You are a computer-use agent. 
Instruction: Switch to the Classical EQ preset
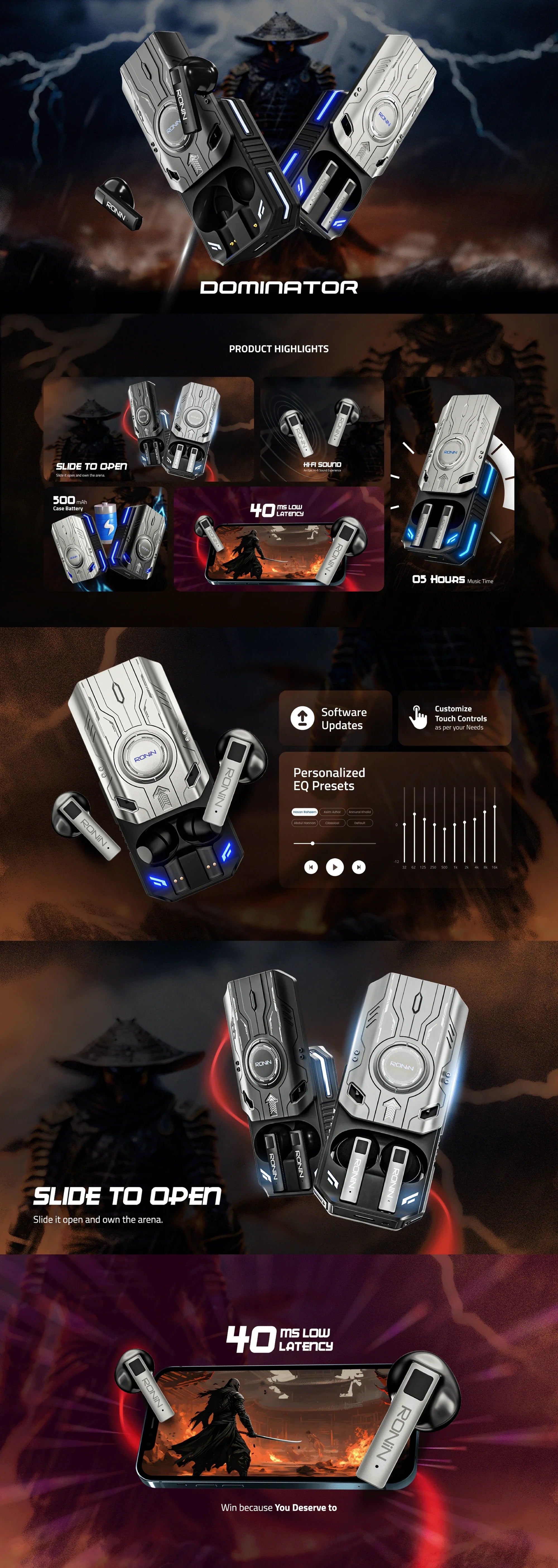click(x=332, y=823)
